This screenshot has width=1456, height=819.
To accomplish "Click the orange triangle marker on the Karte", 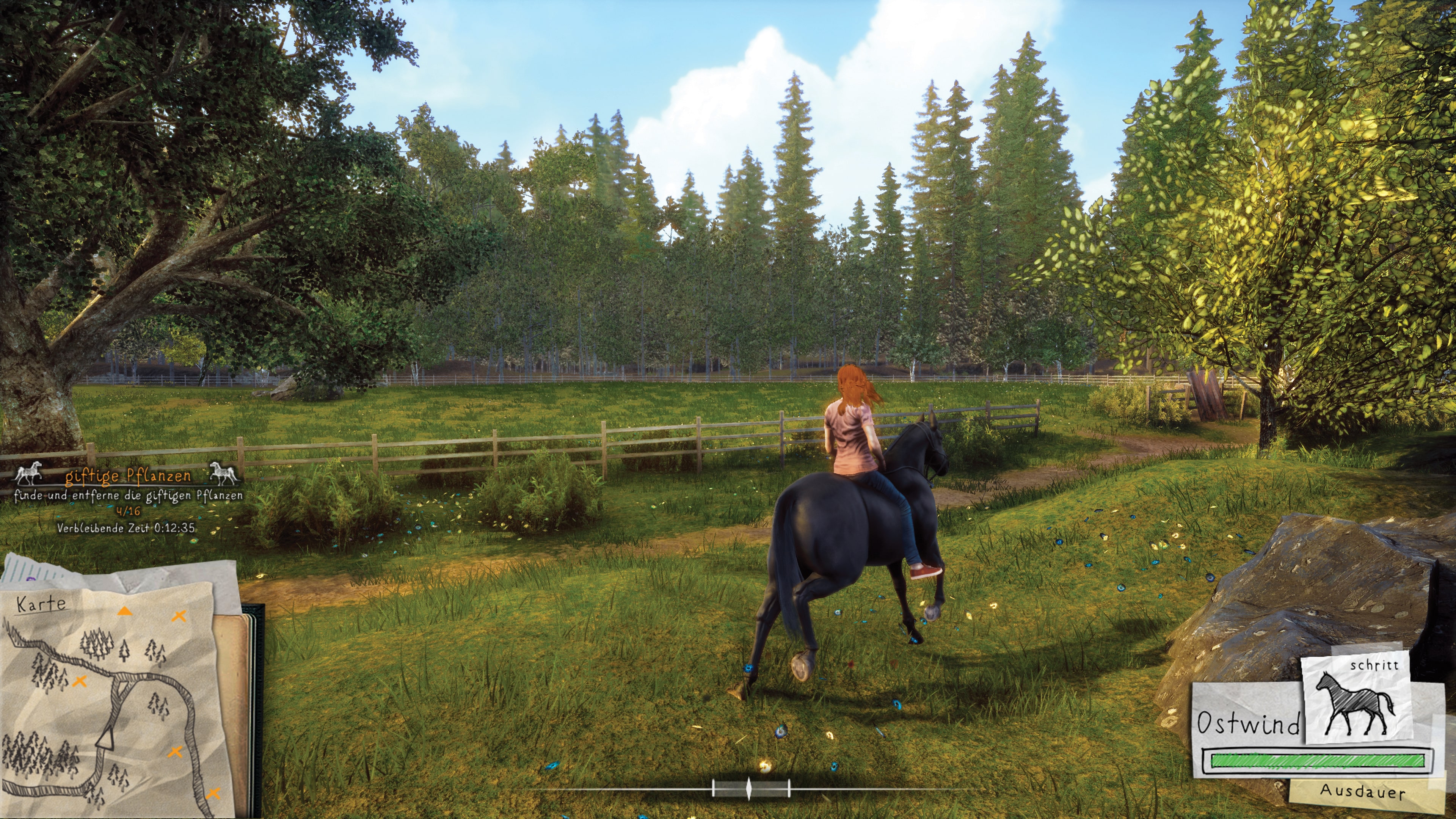I will pos(125,612).
